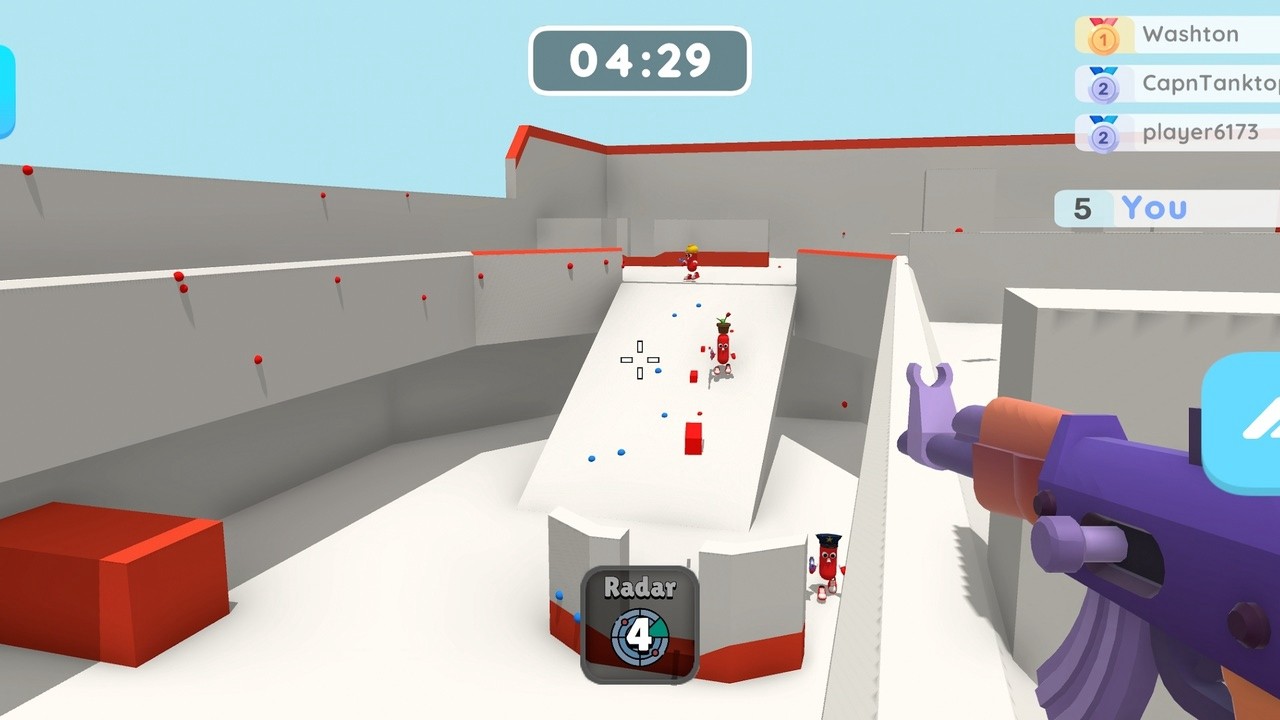This screenshot has height=720, width=1280.
Task: Activate the Radar ability
Action: point(640,624)
